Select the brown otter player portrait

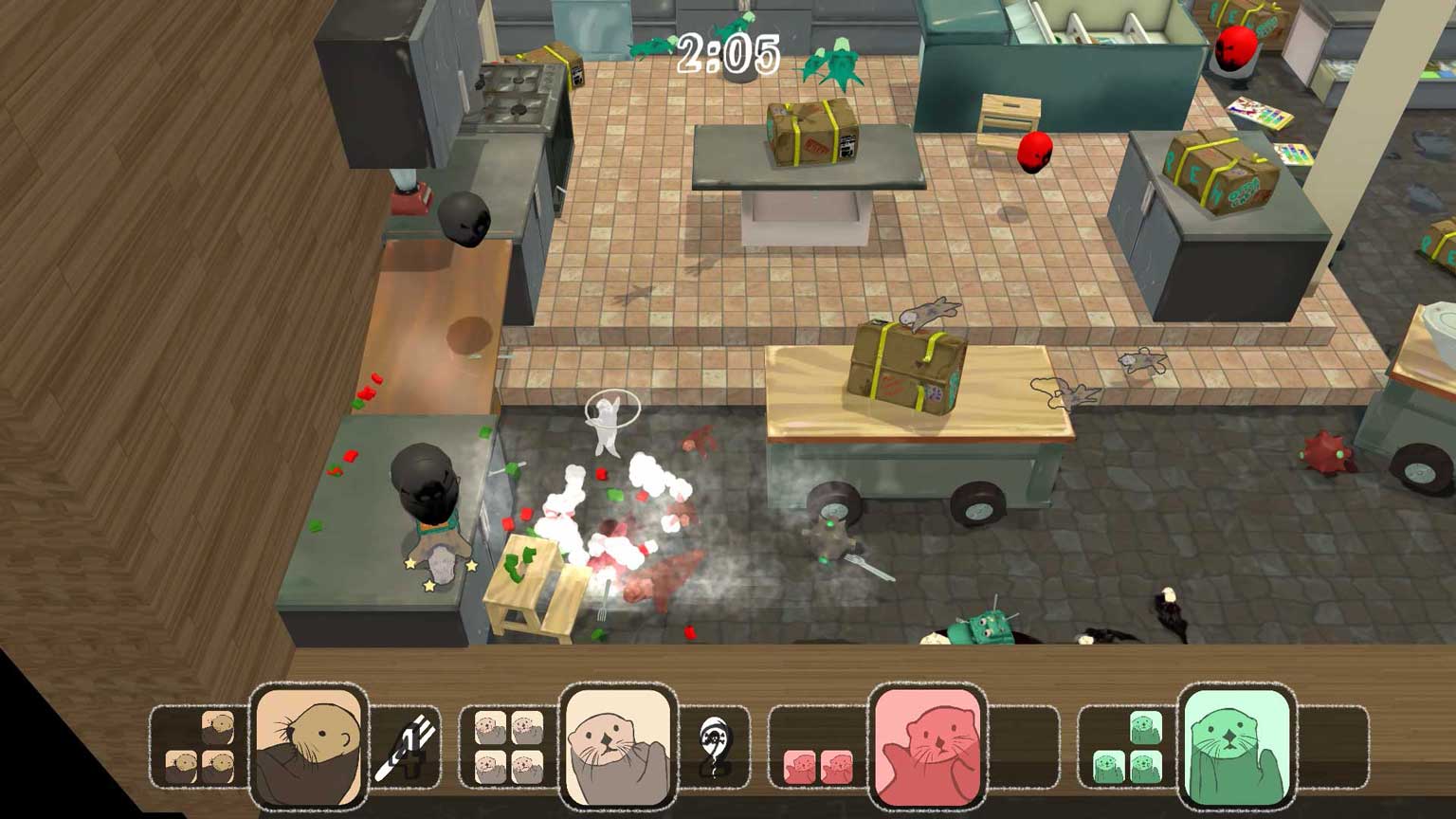pos(308,746)
